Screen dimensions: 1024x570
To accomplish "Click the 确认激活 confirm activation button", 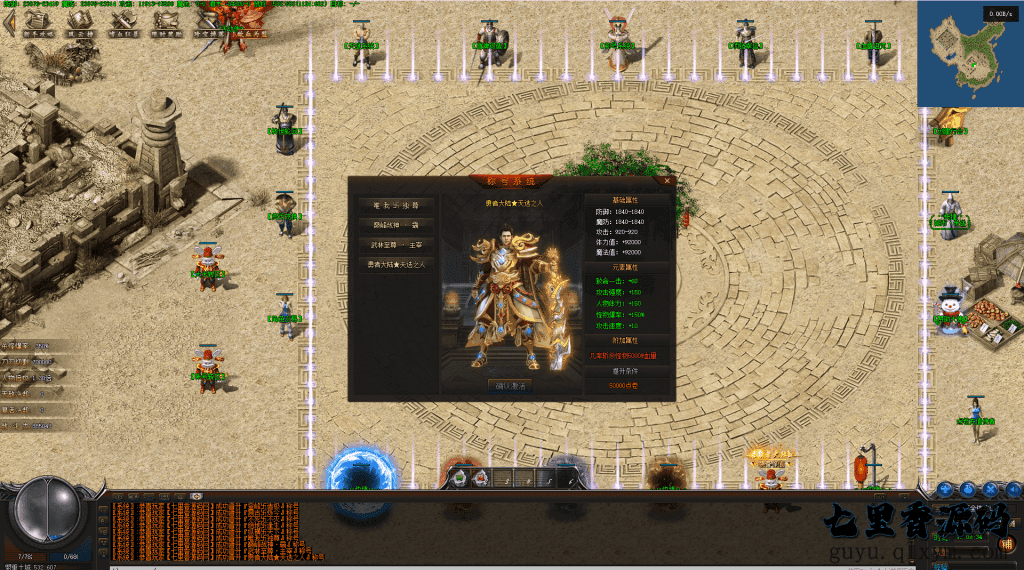I will (x=511, y=386).
